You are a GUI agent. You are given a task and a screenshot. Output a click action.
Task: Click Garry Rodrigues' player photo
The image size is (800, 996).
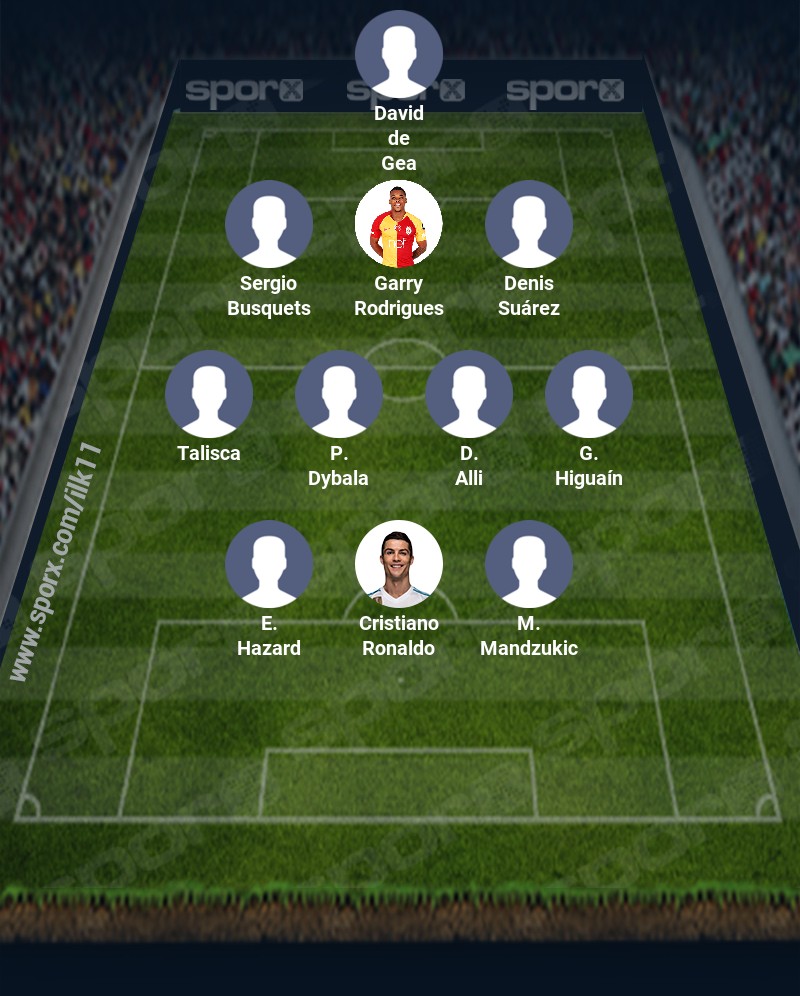tap(399, 224)
